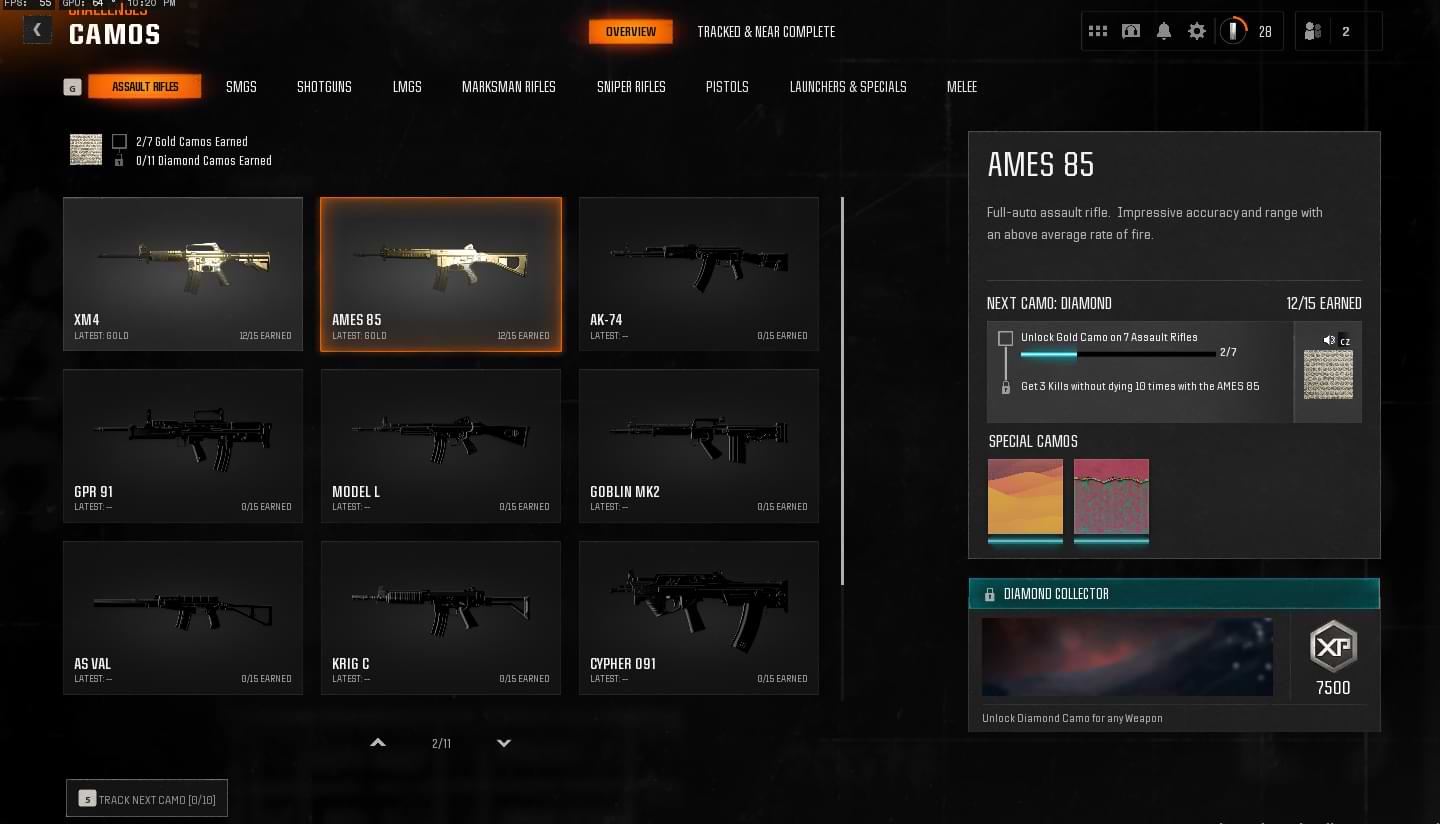
Task: Open settings via the gear icon
Action: coord(1197,32)
